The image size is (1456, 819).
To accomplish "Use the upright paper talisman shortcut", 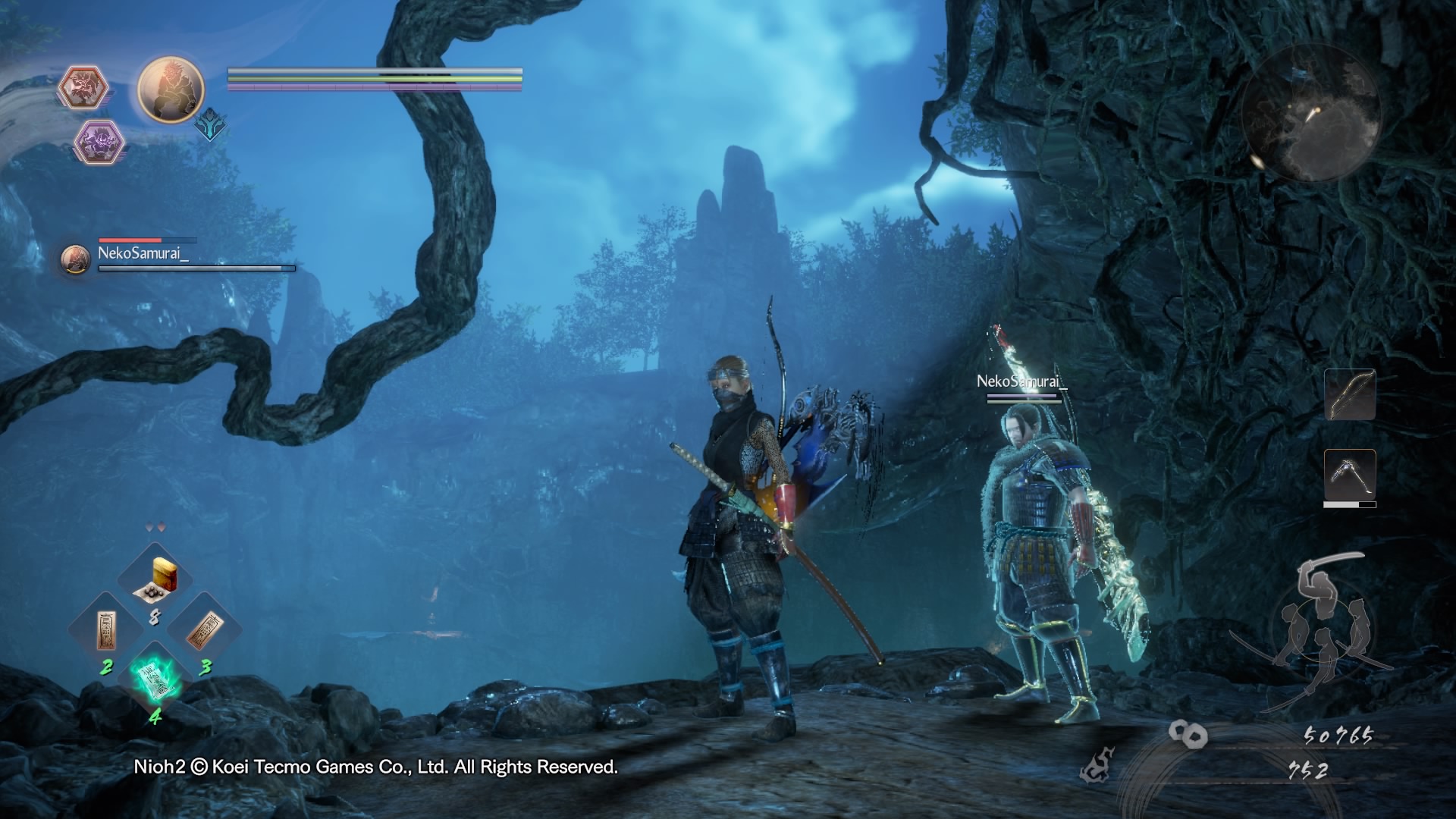I will click(107, 629).
